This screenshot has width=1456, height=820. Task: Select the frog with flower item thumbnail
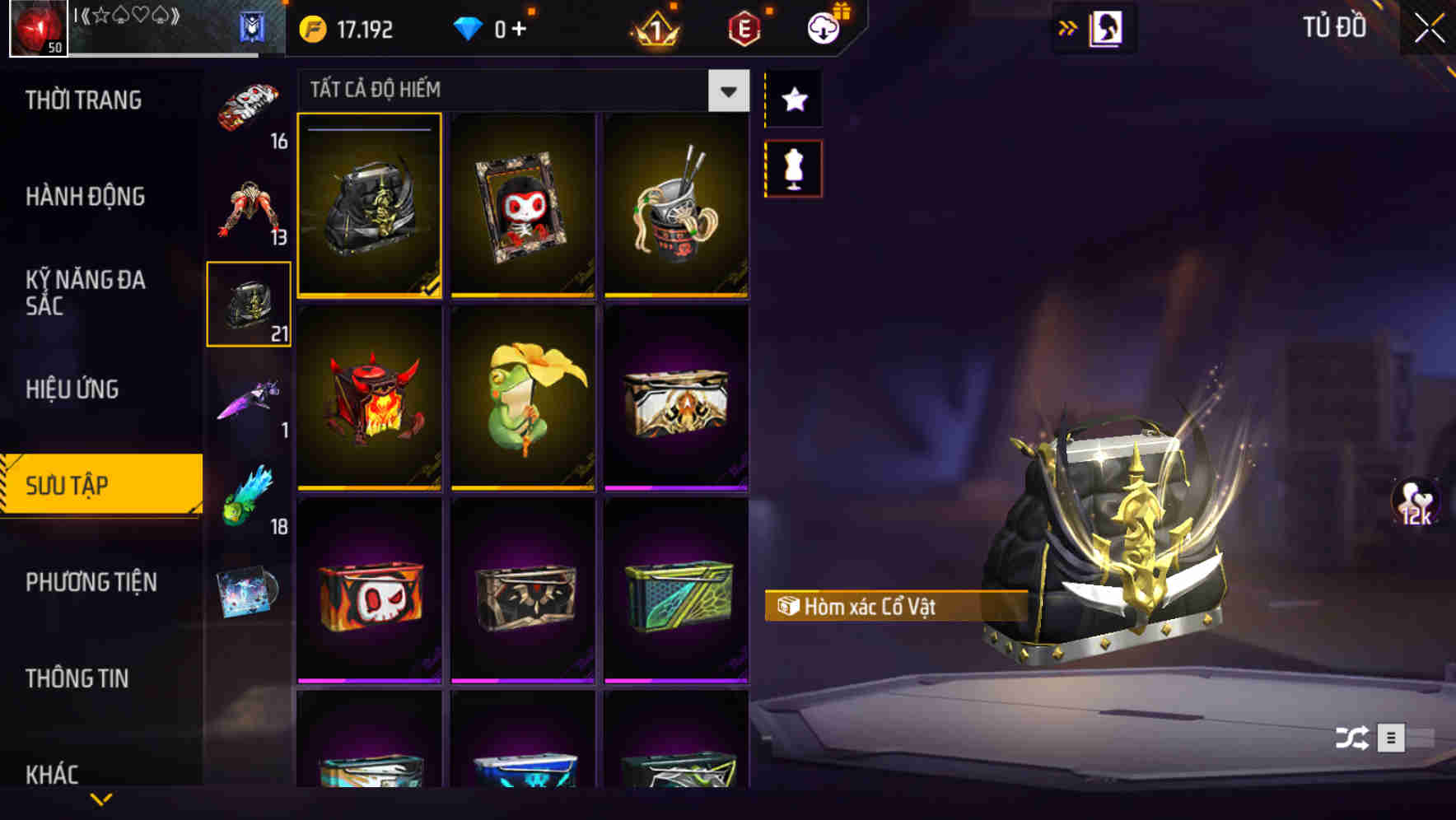click(x=522, y=401)
